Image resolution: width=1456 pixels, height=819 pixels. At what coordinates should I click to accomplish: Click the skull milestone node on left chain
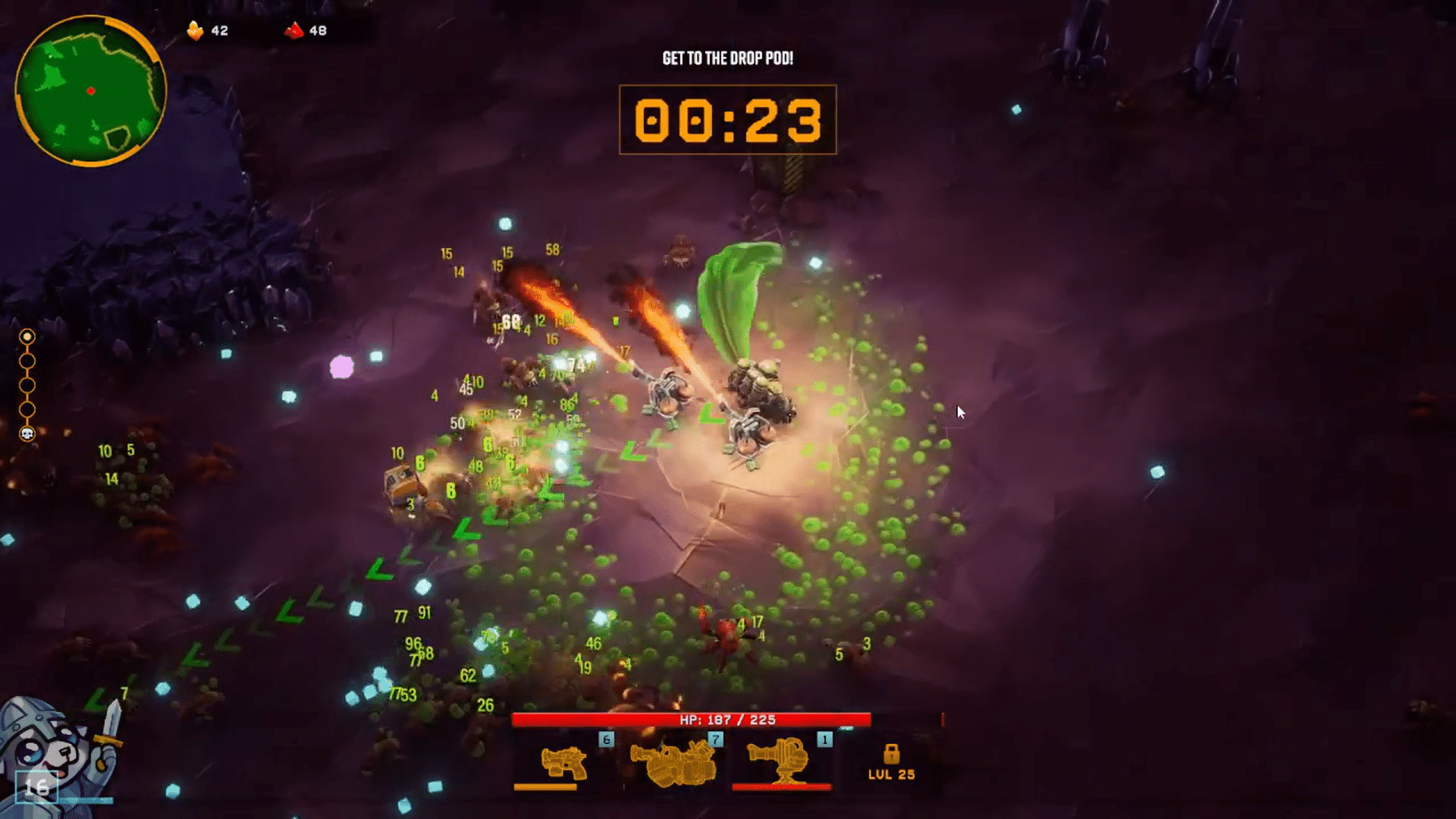coord(27,435)
